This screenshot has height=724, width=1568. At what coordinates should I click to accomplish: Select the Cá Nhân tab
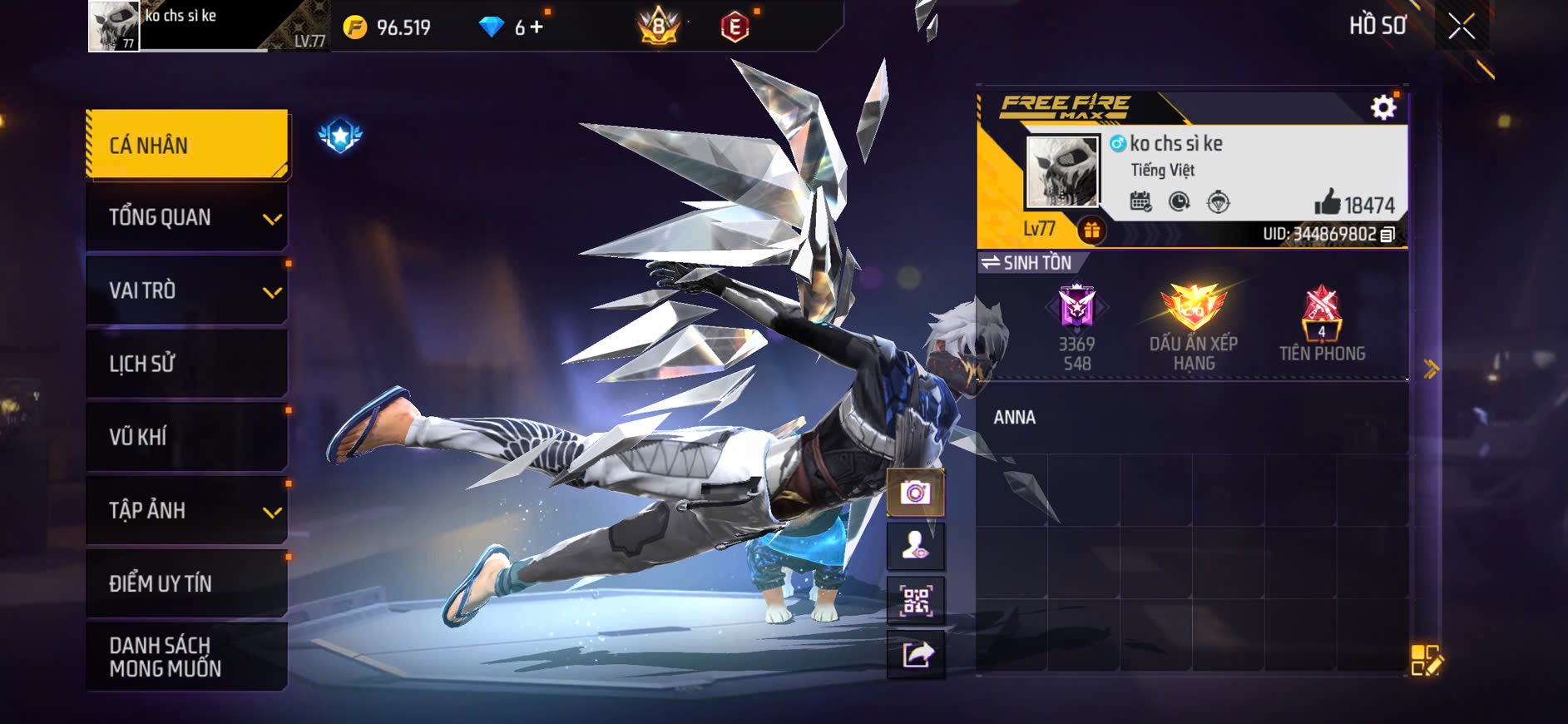[x=187, y=145]
